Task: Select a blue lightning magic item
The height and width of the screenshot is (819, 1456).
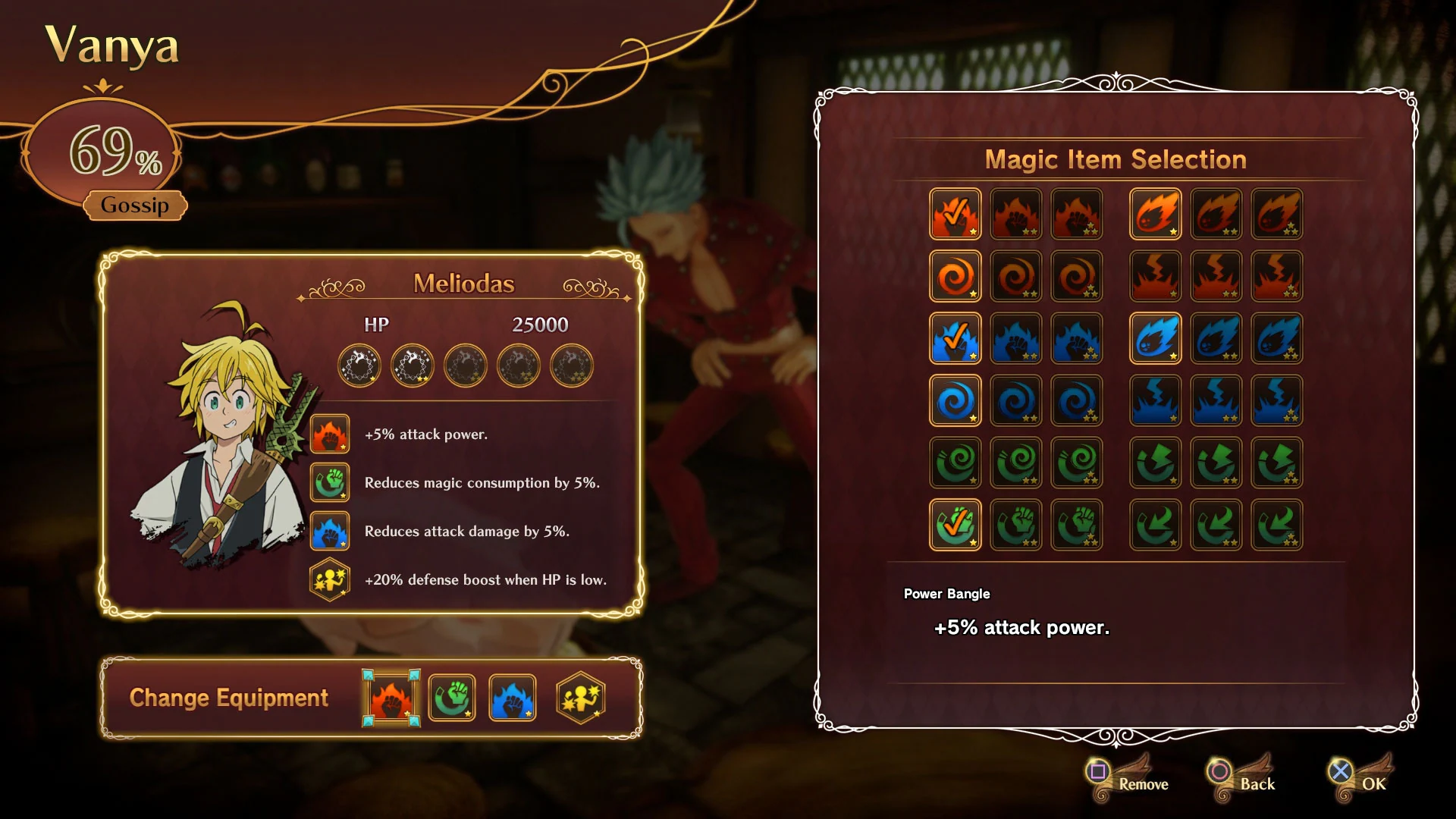Action: tap(1155, 402)
